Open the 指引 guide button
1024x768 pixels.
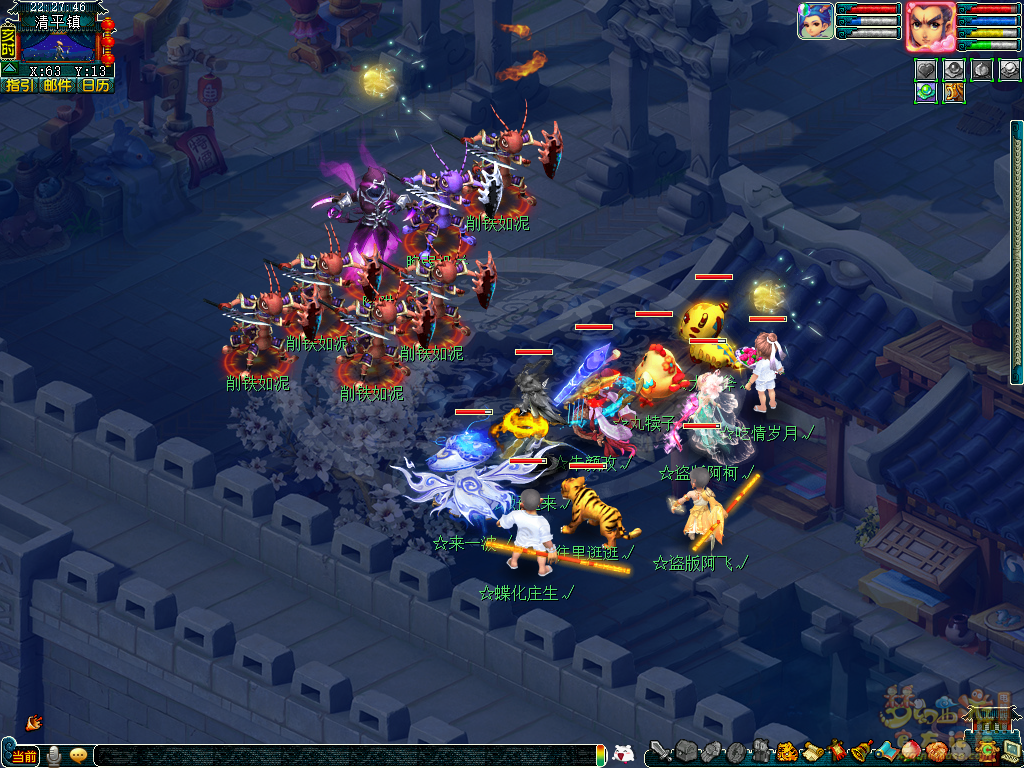click(19, 86)
